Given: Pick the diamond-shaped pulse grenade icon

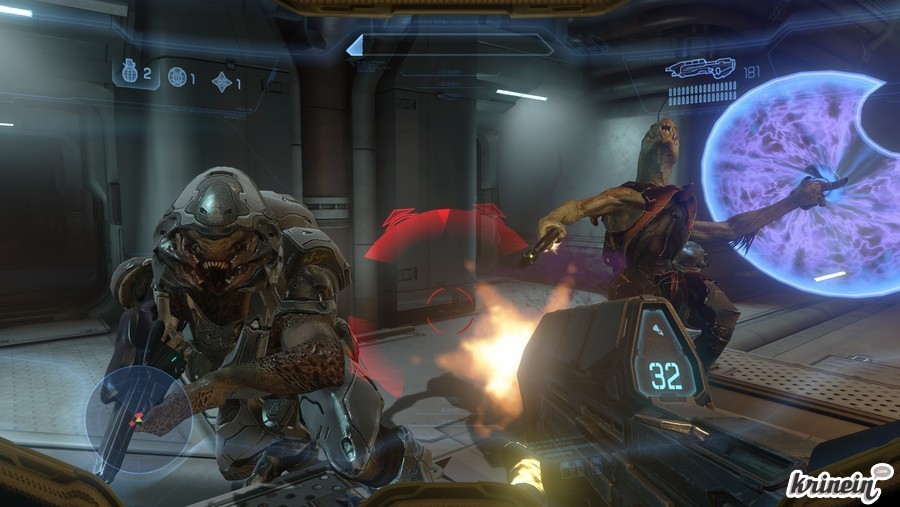Looking at the screenshot, I should [221, 82].
